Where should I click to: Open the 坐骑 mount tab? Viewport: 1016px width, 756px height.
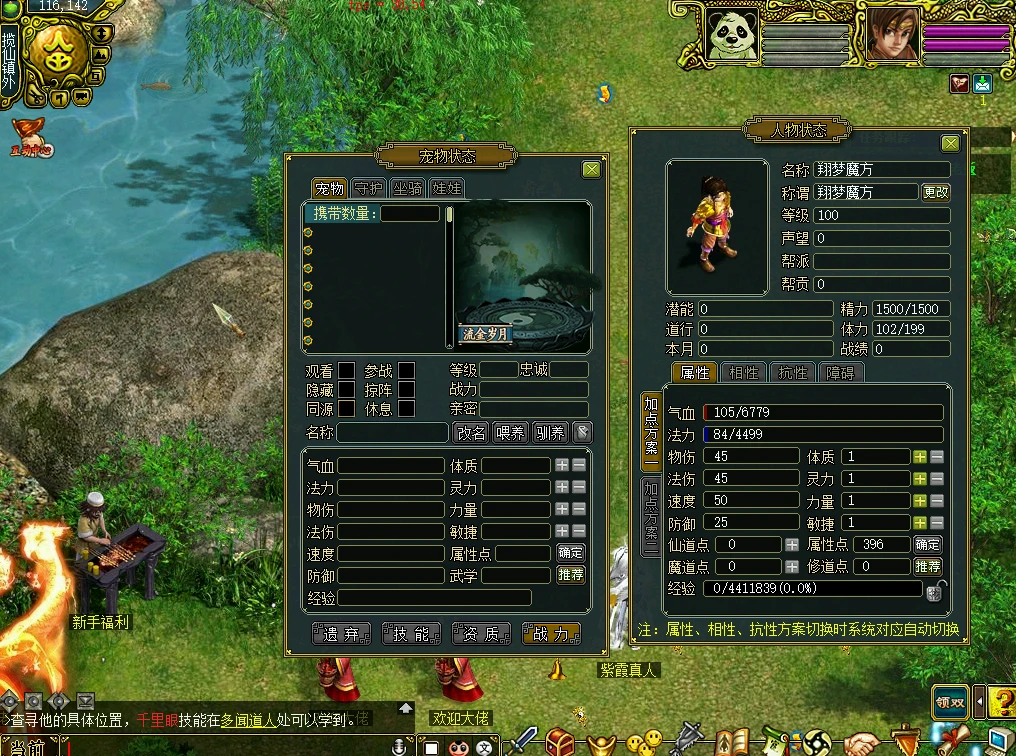pyautogui.click(x=407, y=188)
